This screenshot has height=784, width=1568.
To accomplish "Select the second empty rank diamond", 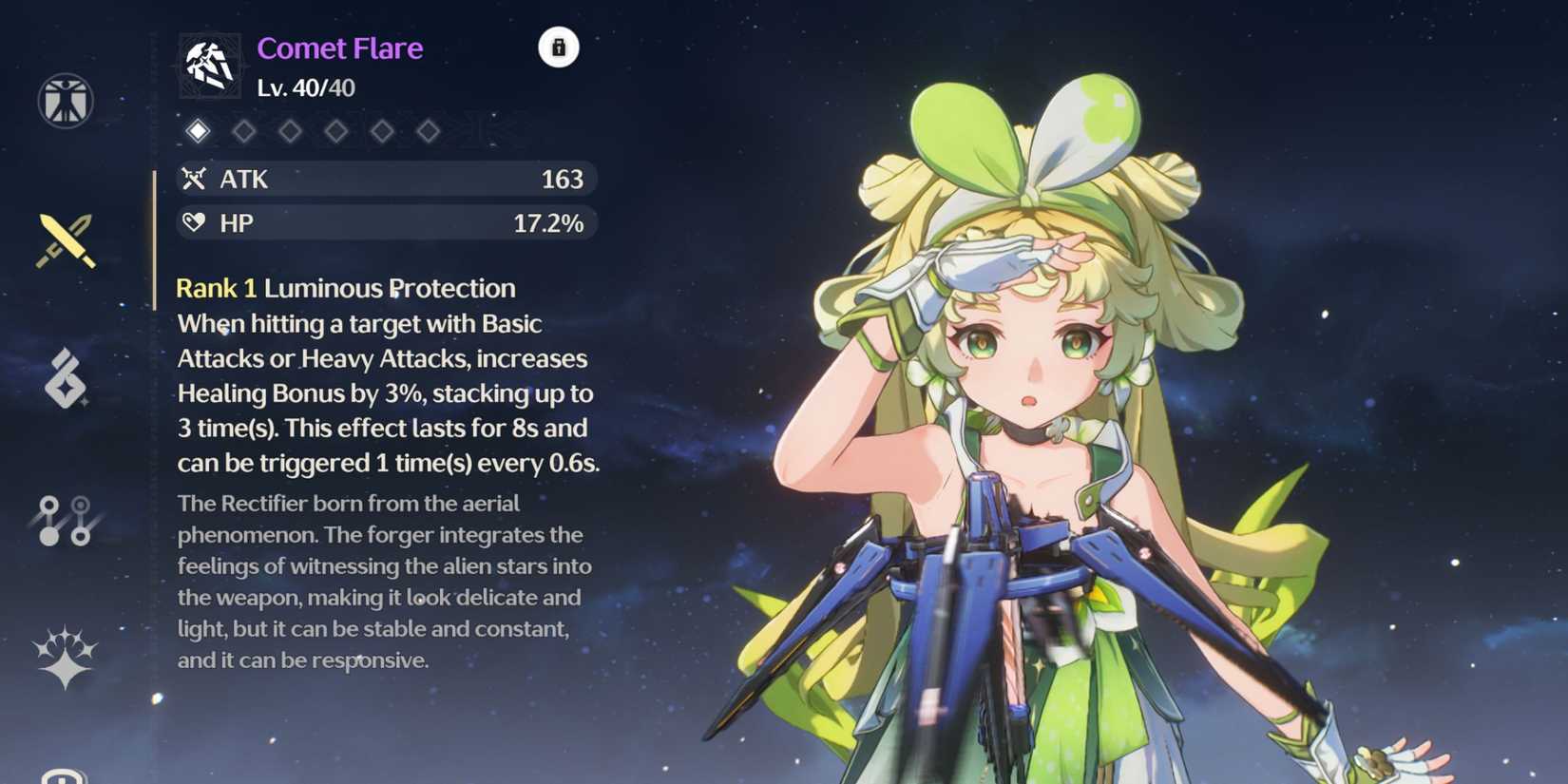I will coord(243,131).
